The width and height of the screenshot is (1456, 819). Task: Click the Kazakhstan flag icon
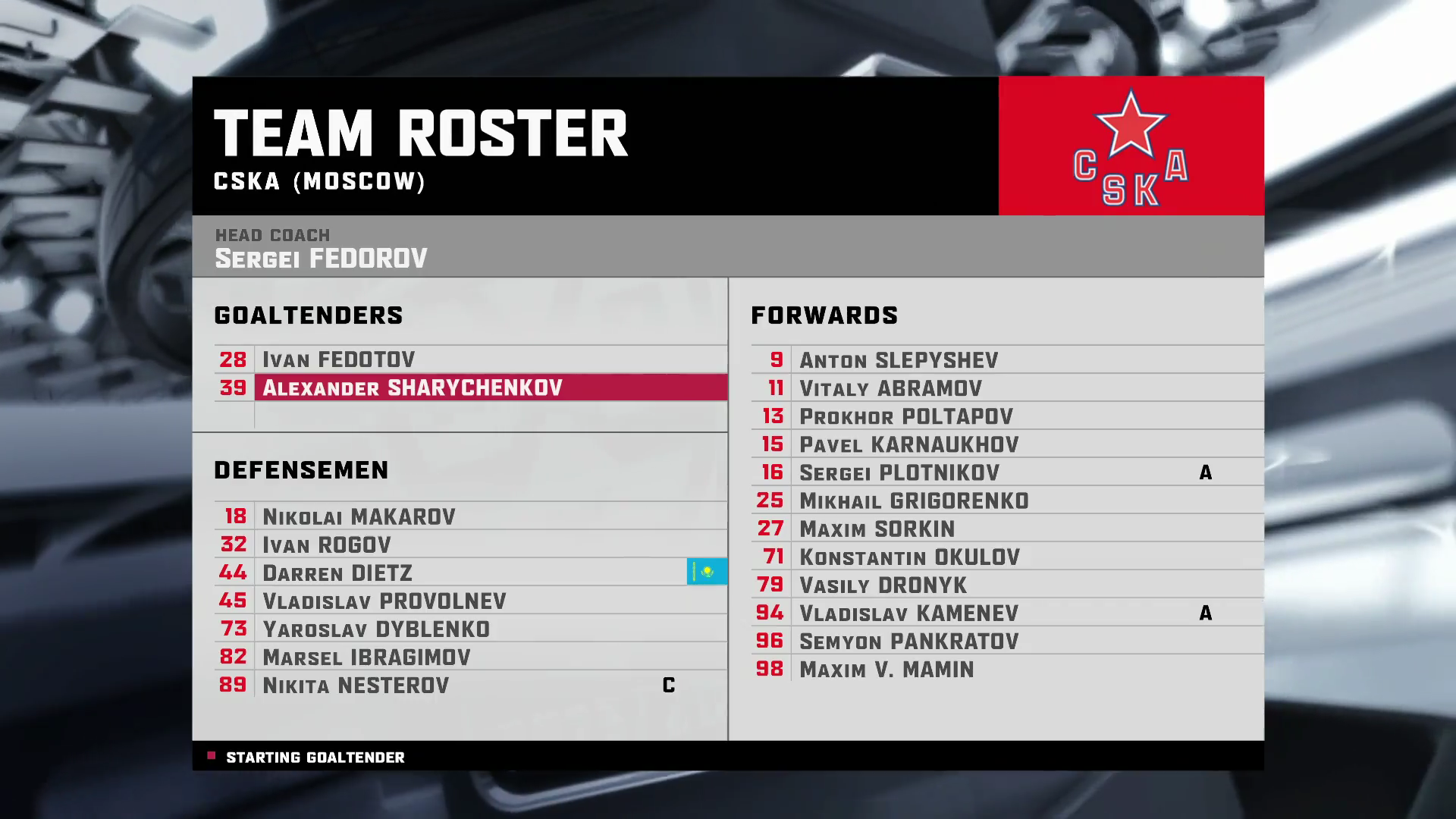click(707, 572)
